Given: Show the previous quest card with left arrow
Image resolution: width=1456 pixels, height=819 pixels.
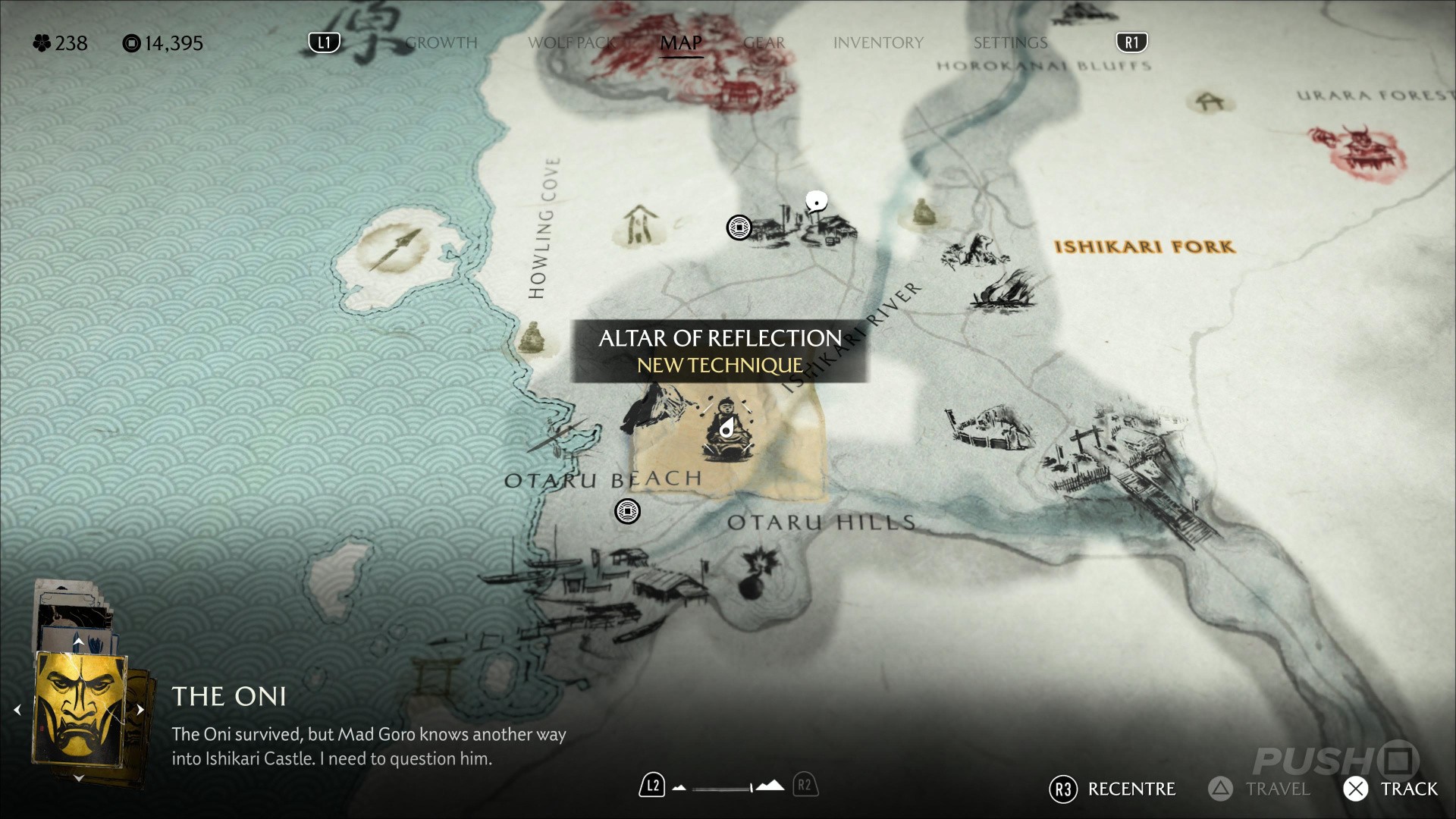Looking at the screenshot, I should coord(17,710).
